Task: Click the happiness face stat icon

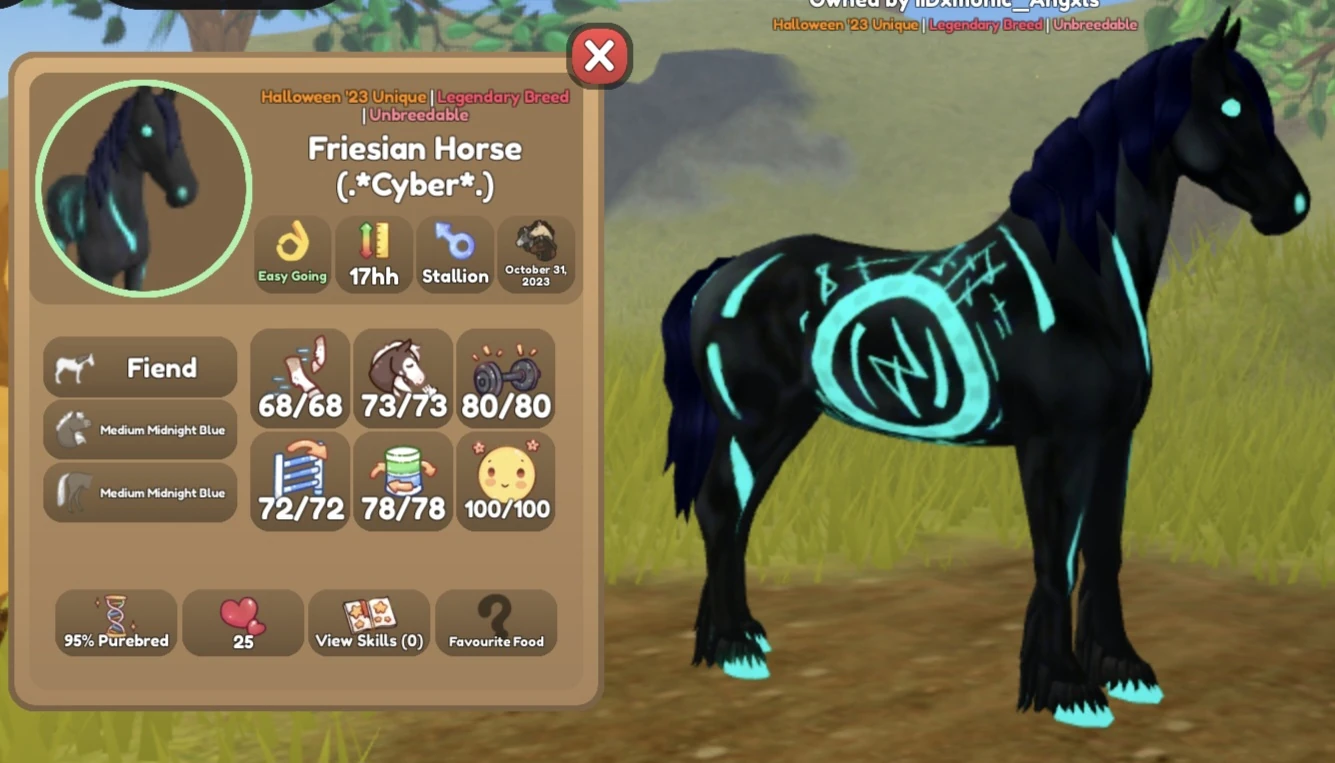Action: pyautogui.click(x=506, y=481)
